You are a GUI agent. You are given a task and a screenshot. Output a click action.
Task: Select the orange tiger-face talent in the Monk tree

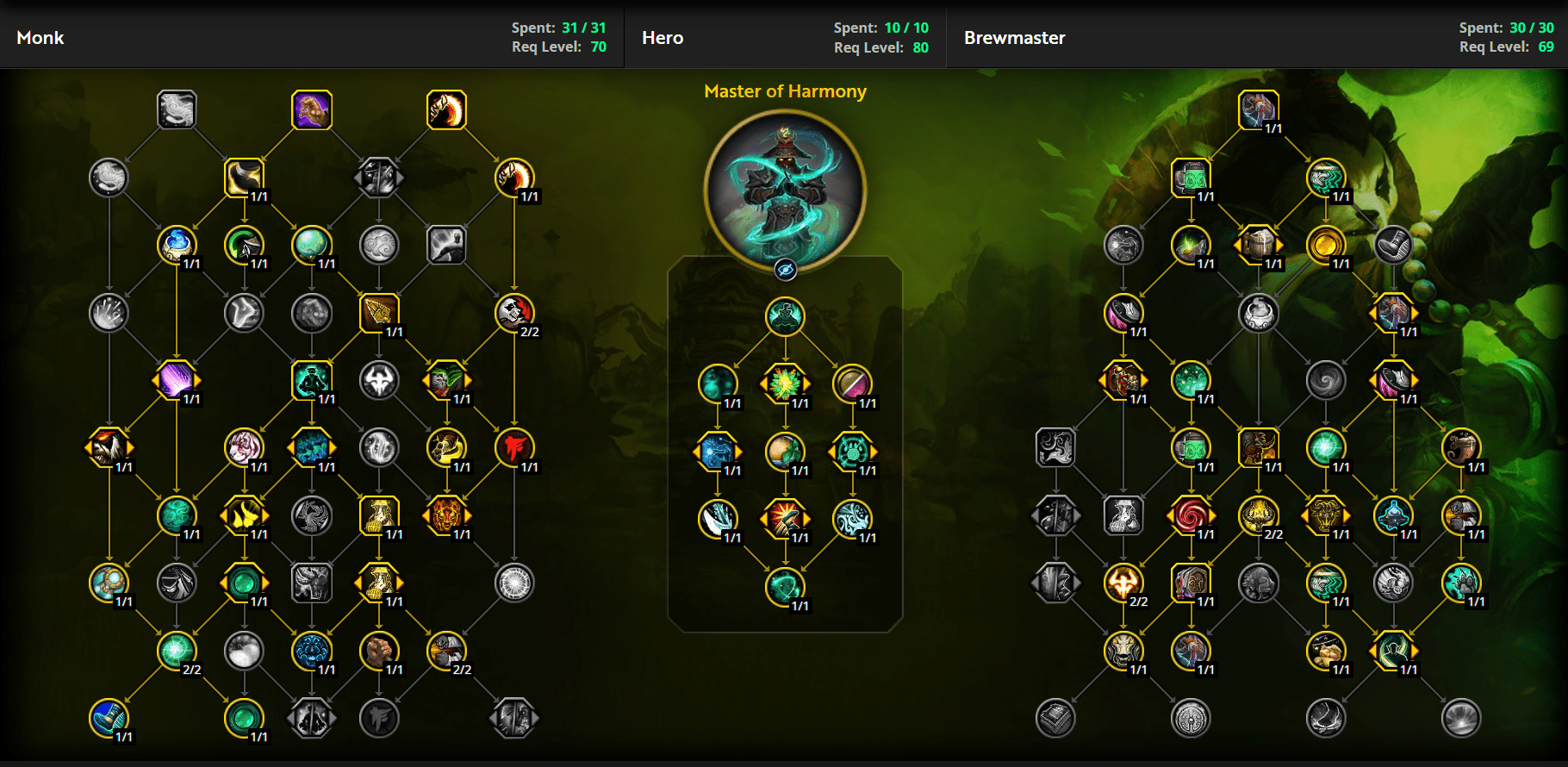click(448, 514)
